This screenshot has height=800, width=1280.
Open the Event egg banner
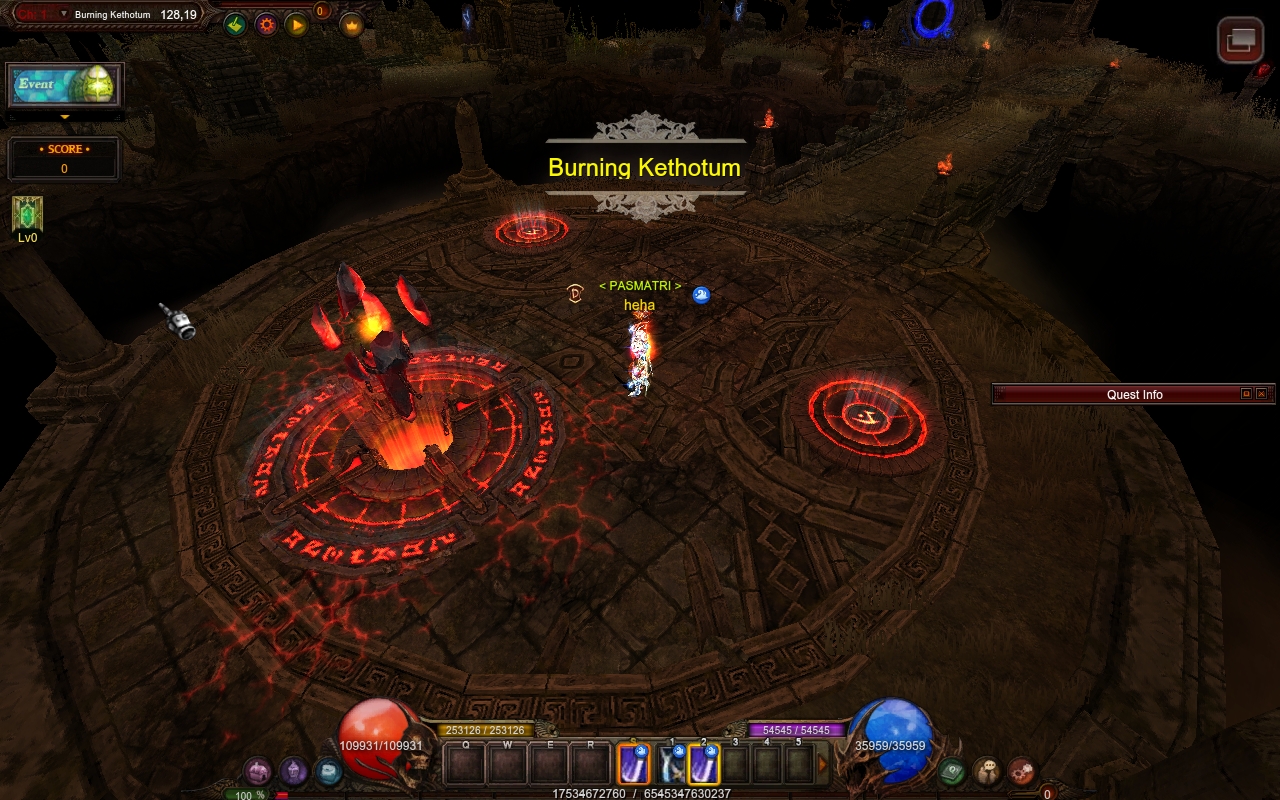tap(65, 85)
